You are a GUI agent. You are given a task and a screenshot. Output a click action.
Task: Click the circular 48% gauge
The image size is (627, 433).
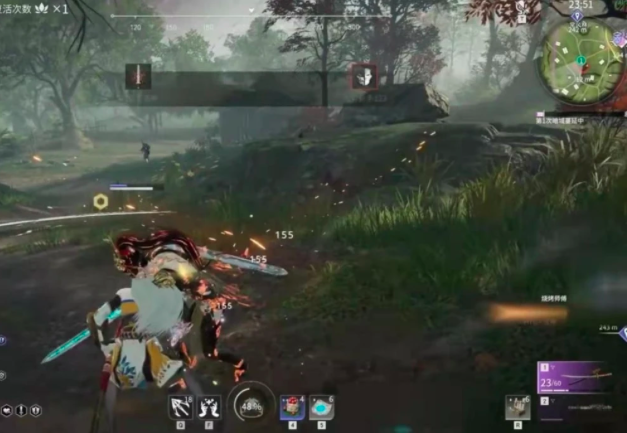pos(250,406)
